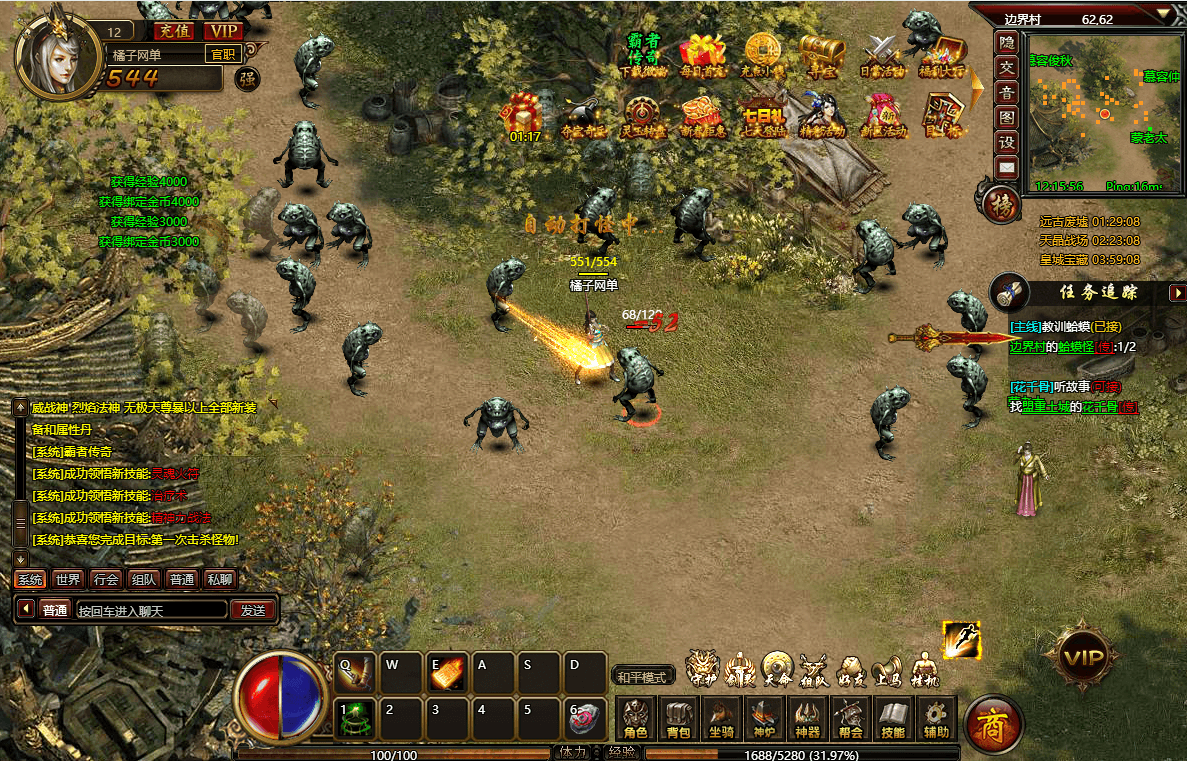This screenshot has width=1187, height=761.
Task: Toggle 挂机 auto-battle icon
Action: 924,669
